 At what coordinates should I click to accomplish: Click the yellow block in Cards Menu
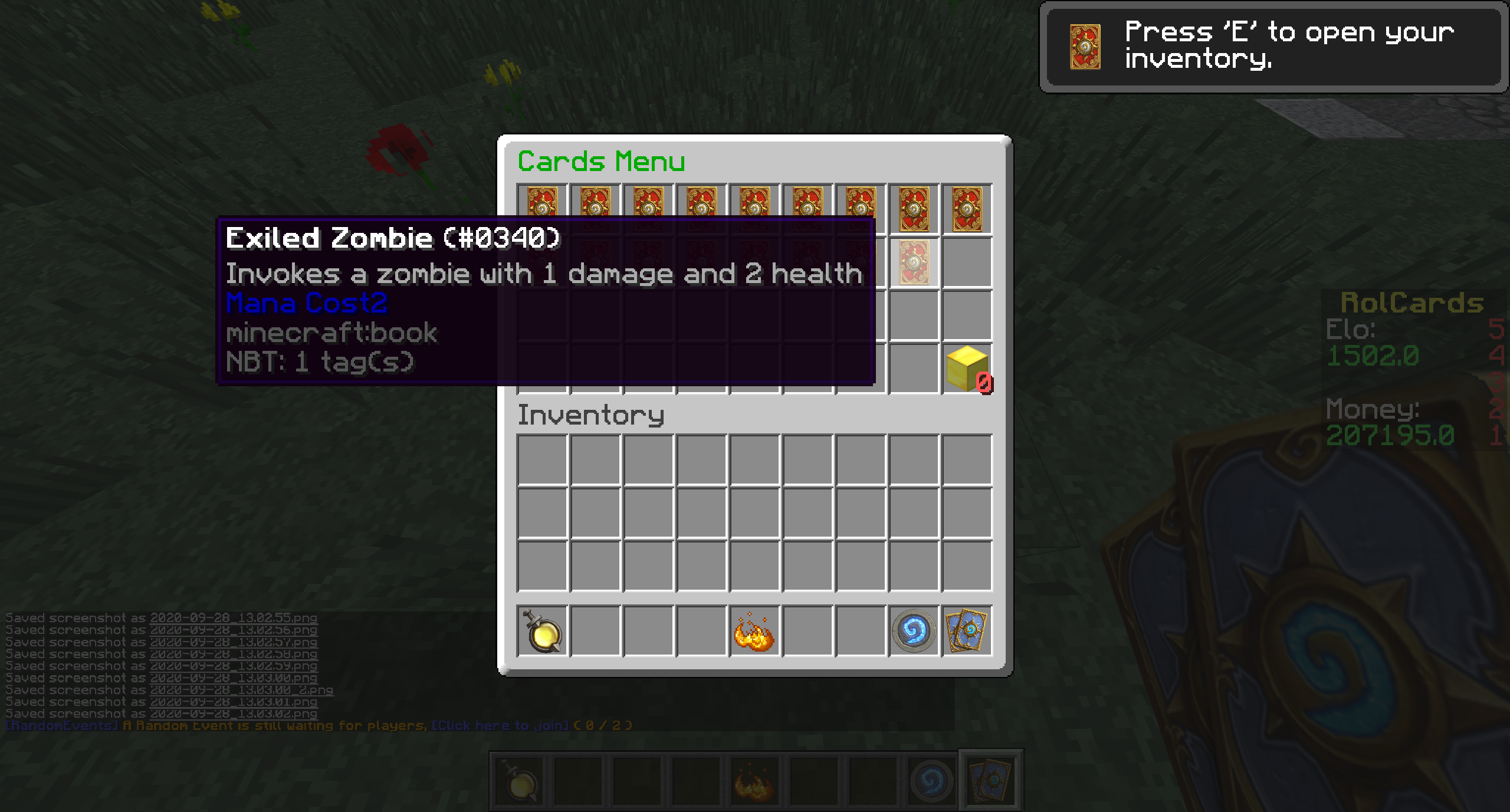click(967, 369)
